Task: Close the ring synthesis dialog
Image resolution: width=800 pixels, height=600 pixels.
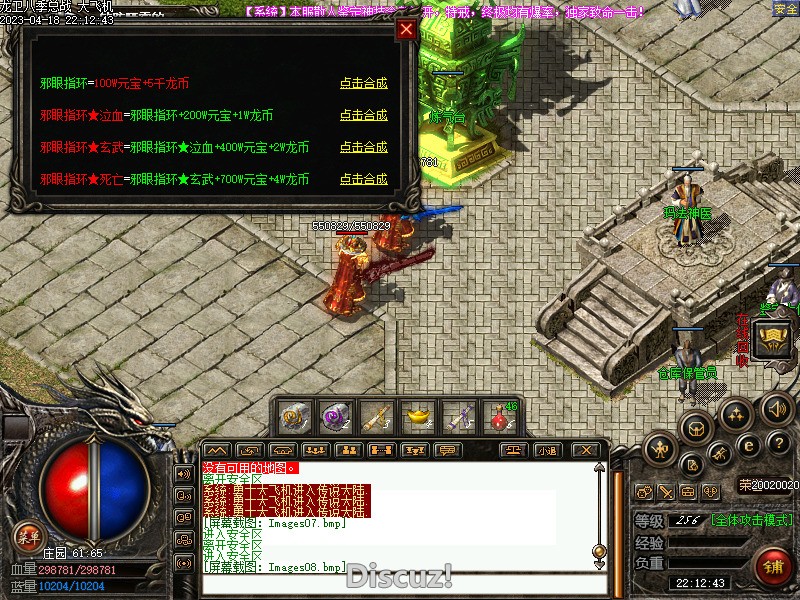Action: 406,29
